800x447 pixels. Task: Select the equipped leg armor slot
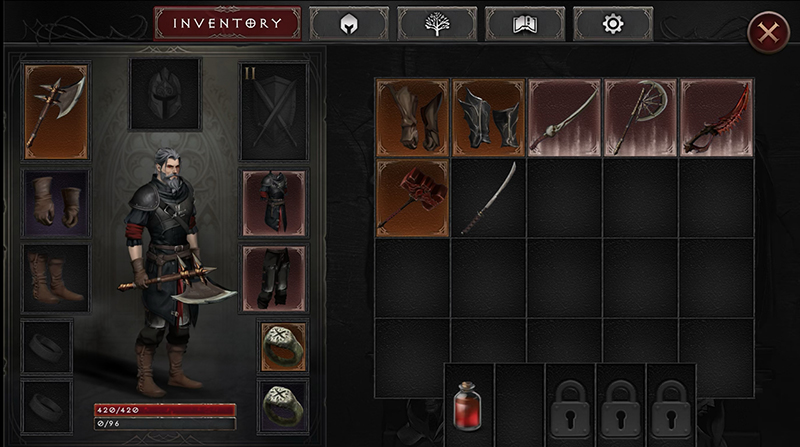click(275, 278)
